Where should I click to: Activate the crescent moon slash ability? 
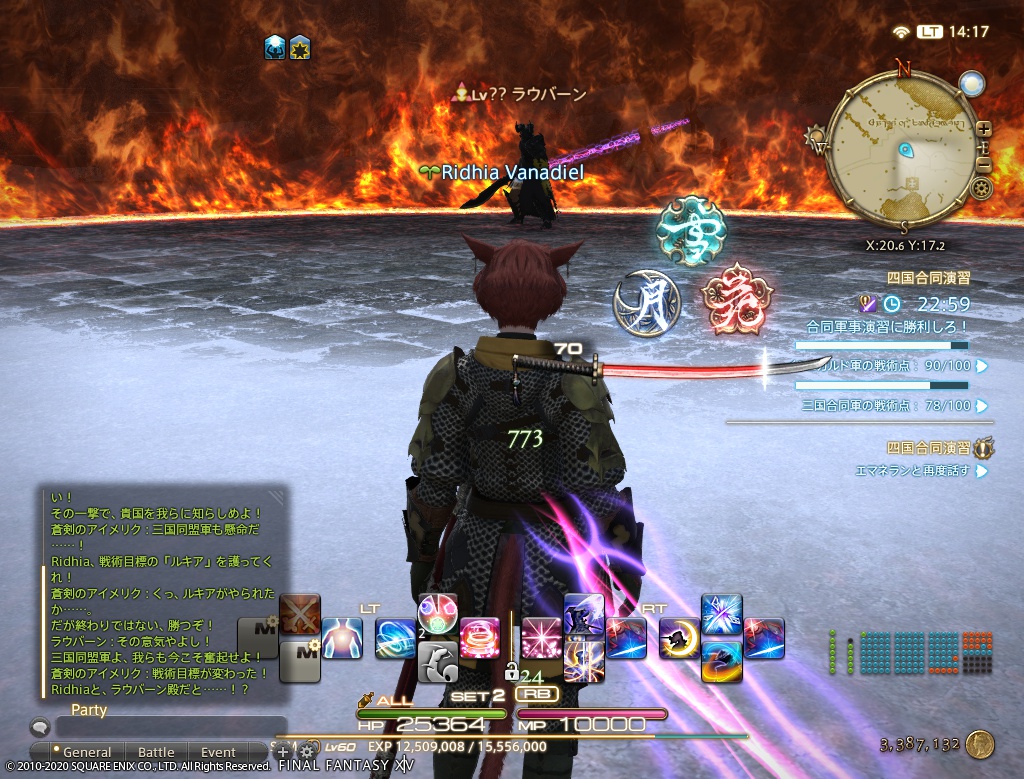coord(679,637)
